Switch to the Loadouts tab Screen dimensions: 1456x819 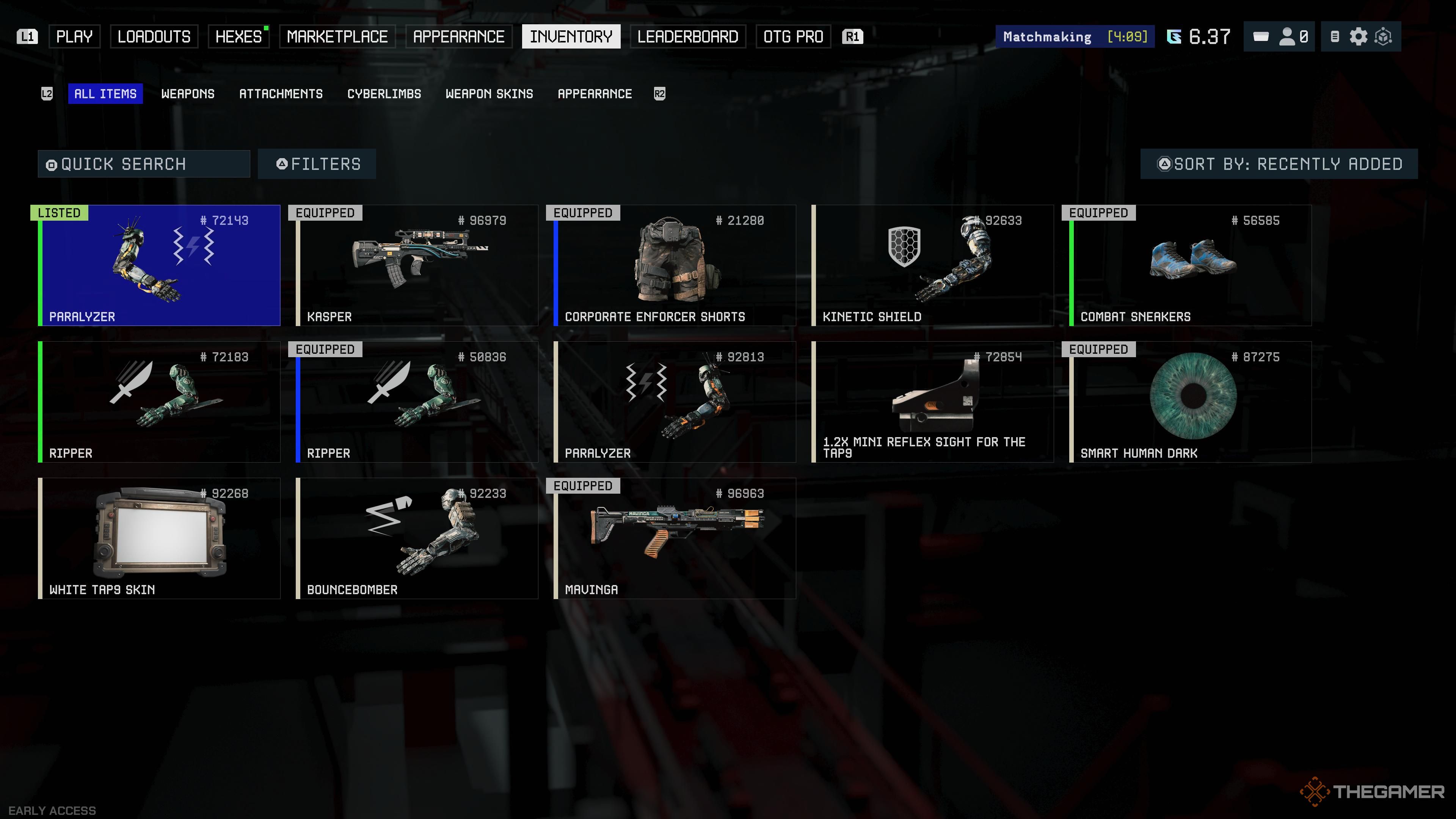pyautogui.click(x=154, y=37)
